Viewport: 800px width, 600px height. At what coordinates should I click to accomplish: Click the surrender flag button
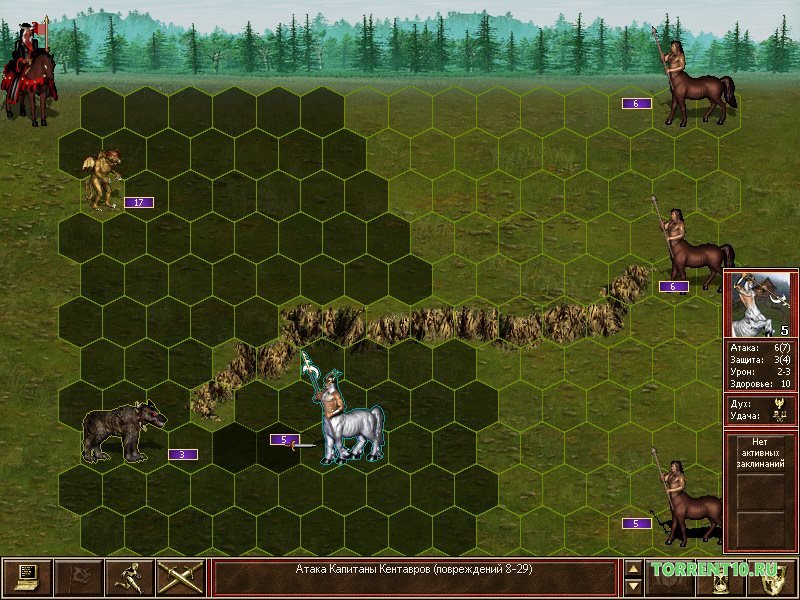point(78,577)
